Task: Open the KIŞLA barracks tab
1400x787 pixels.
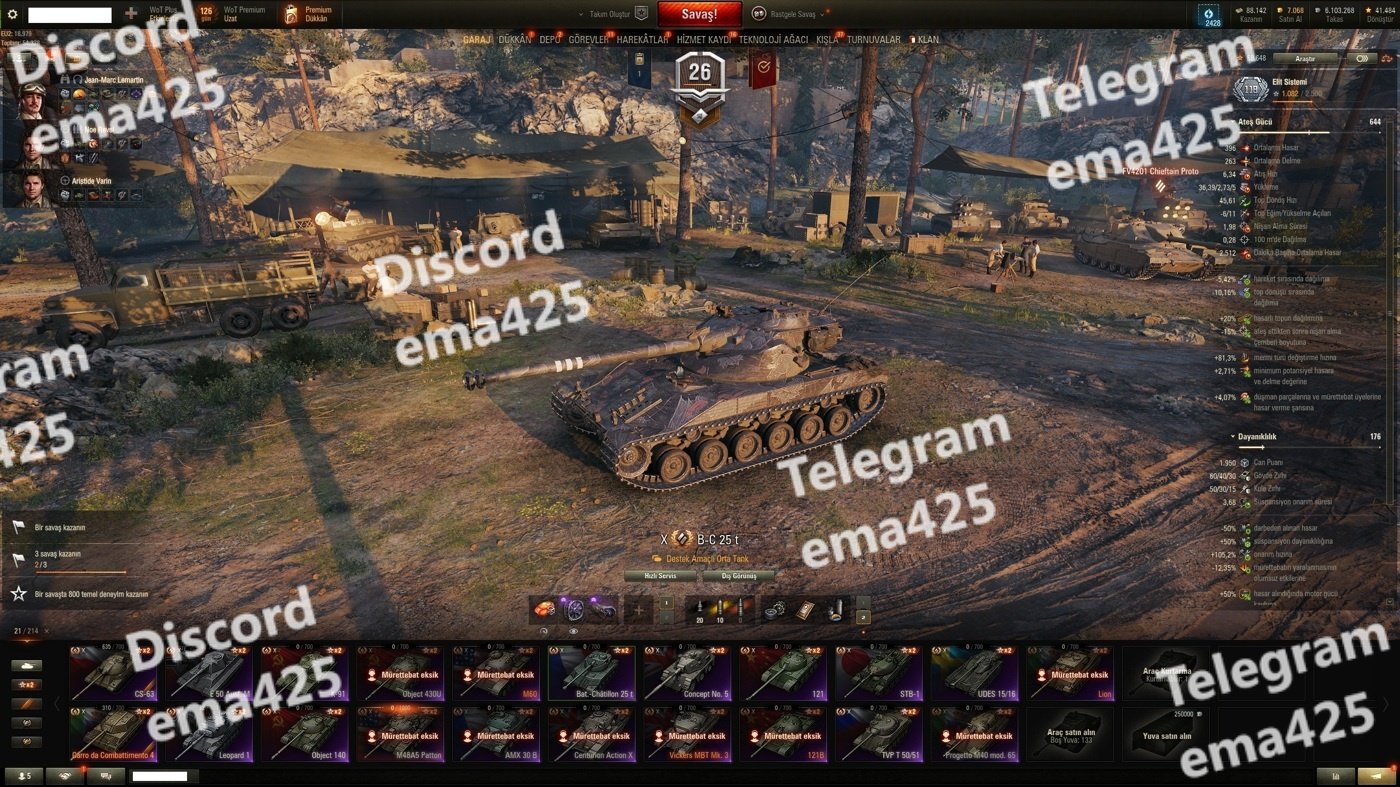Action: [x=827, y=40]
